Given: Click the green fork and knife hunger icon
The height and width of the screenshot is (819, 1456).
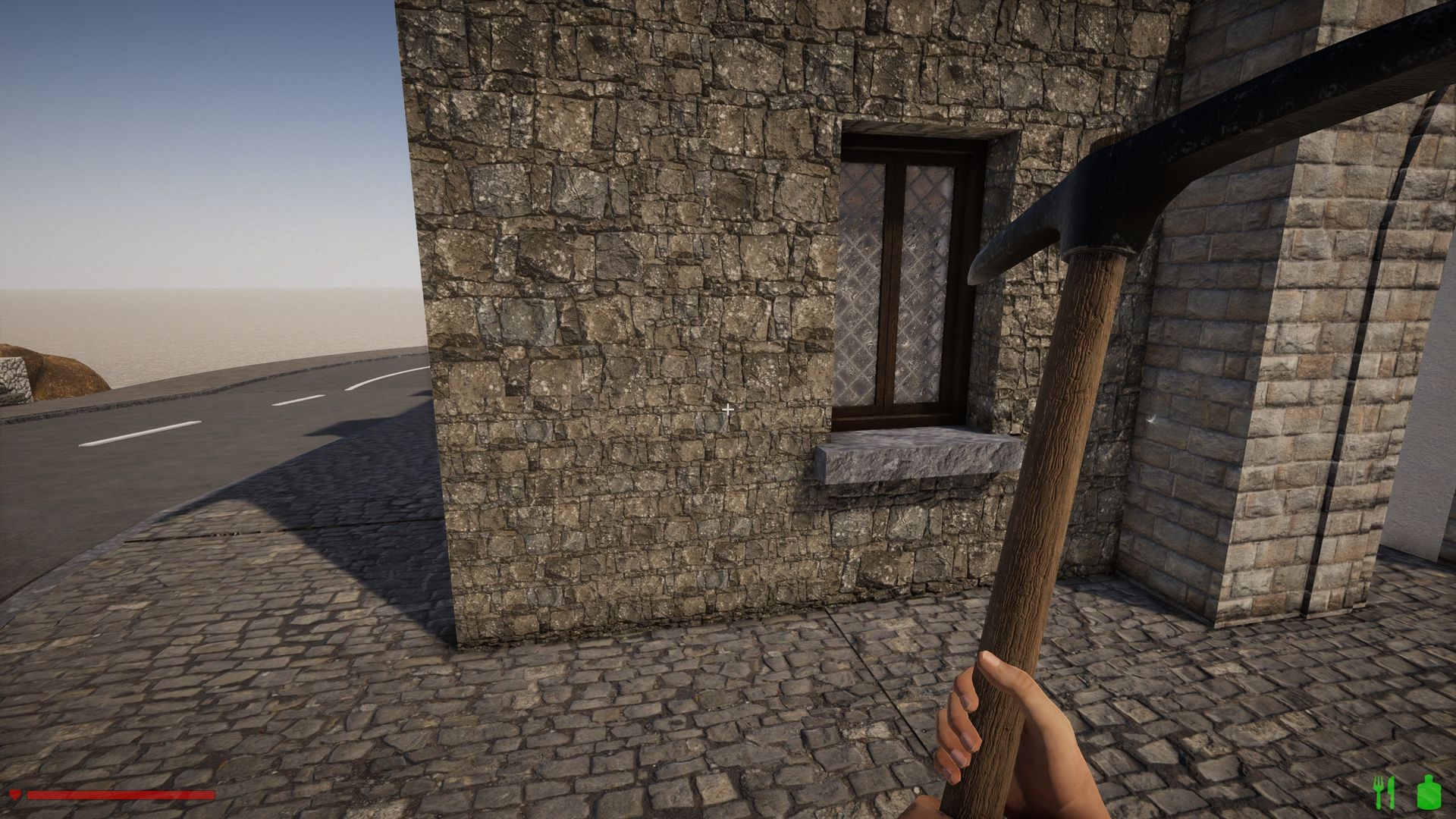Looking at the screenshot, I should pyautogui.click(x=1384, y=792).
